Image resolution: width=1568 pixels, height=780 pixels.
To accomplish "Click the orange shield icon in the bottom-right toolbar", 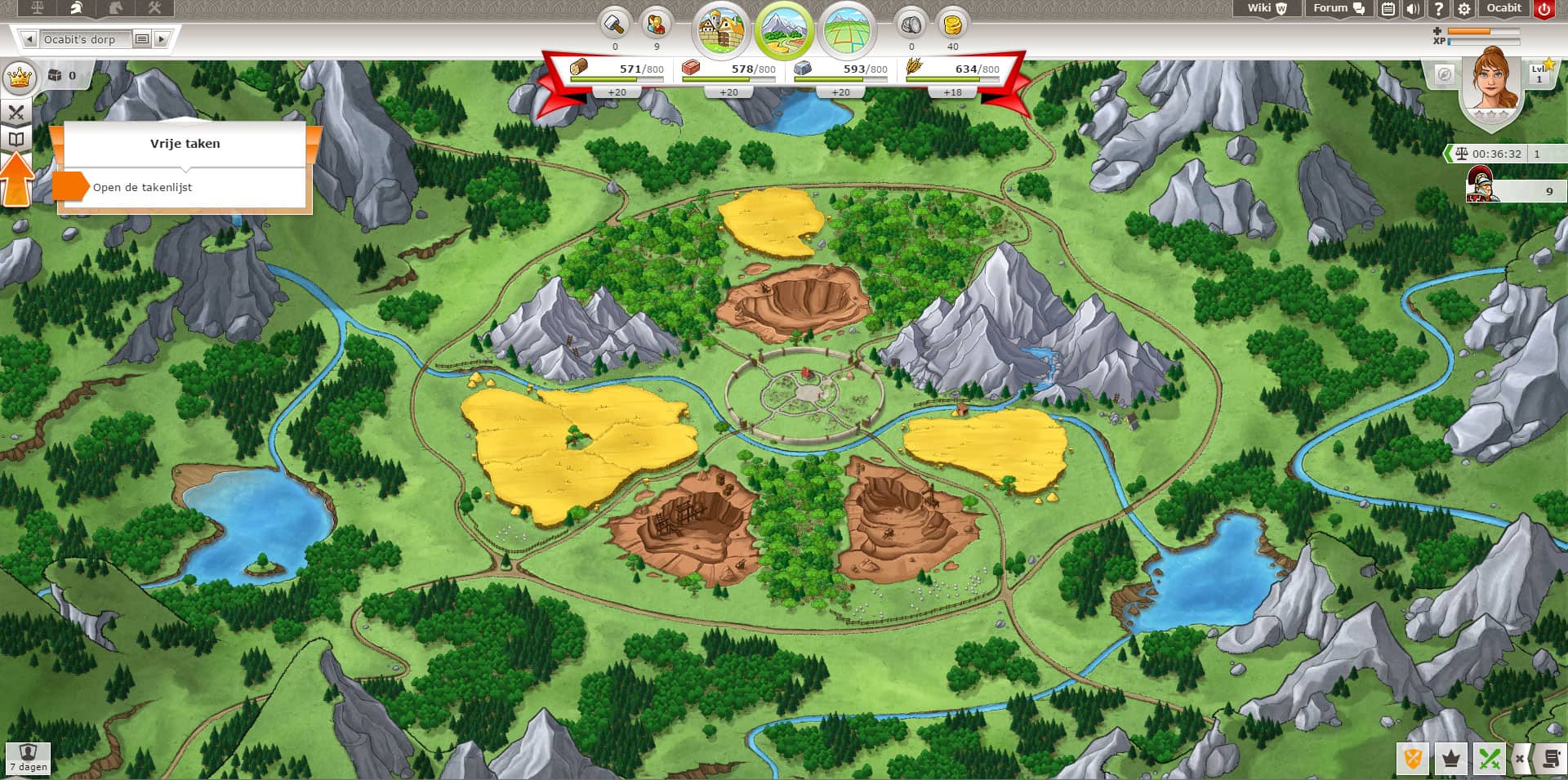I will point(1414,759).
